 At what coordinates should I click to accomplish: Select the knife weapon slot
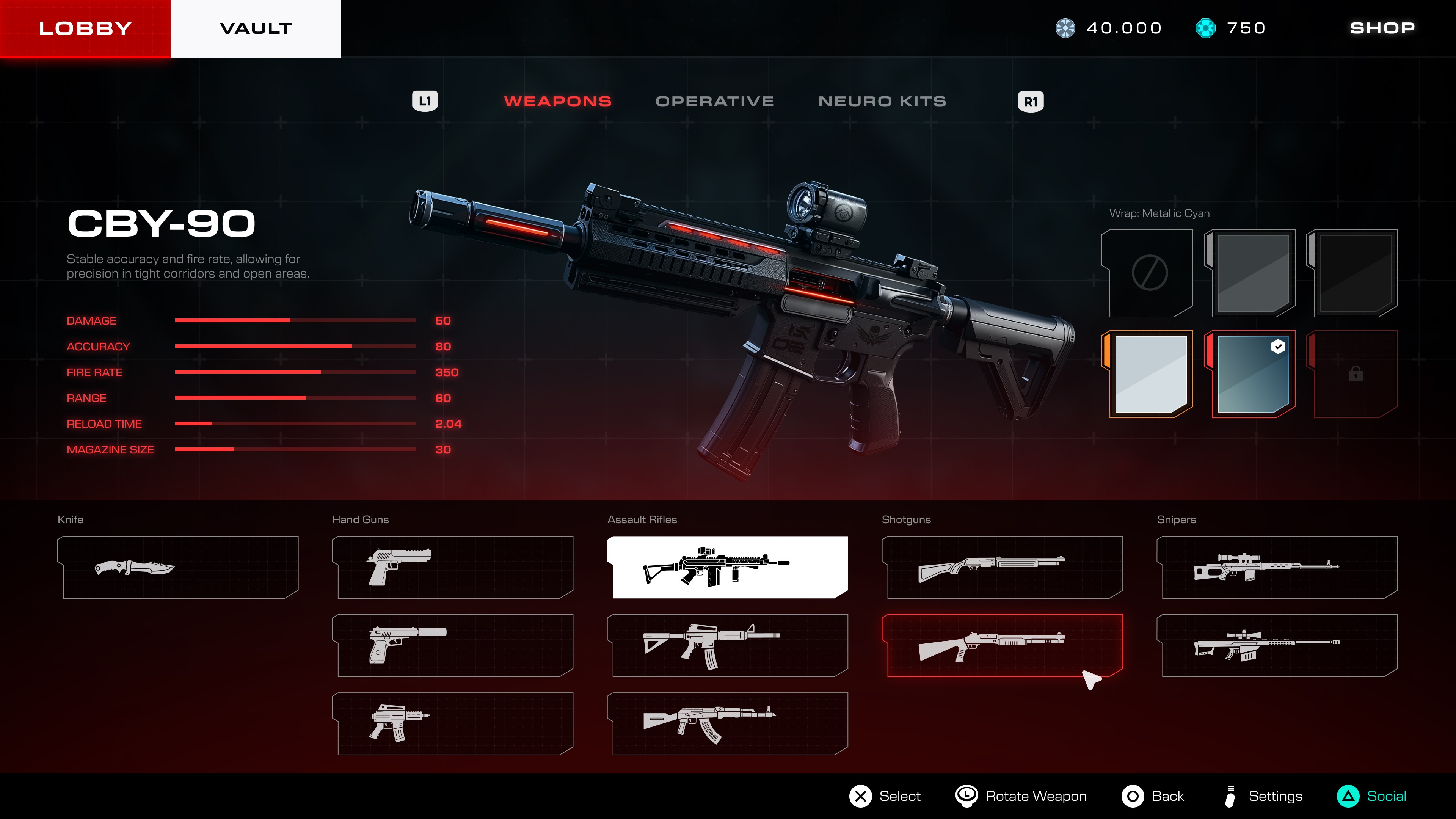[x=178, y=567]
